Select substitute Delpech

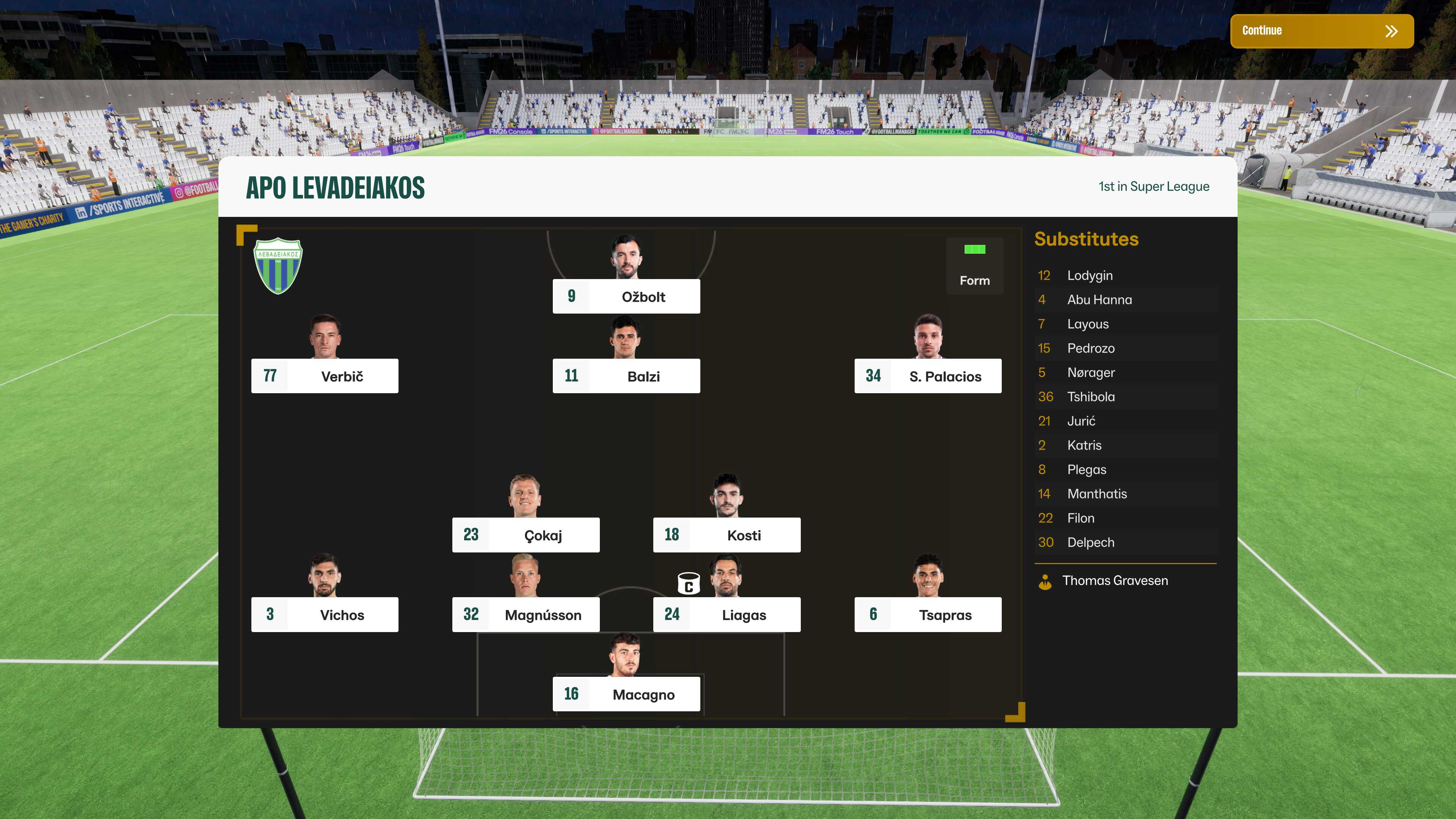coord(1090,543)
